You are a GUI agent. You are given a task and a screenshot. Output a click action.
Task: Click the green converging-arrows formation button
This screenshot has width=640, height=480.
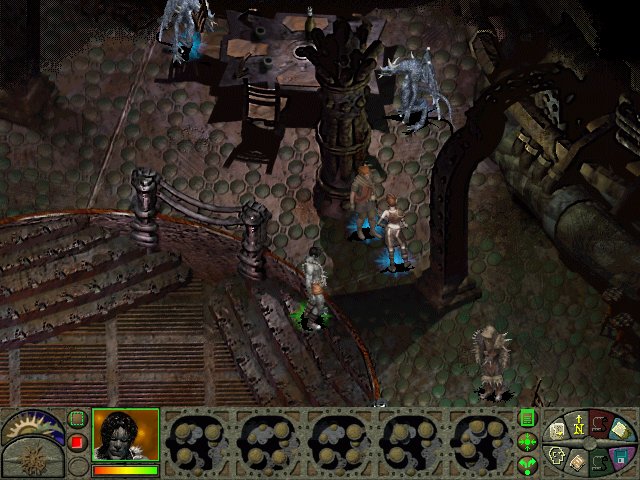(x=527, y=442)
